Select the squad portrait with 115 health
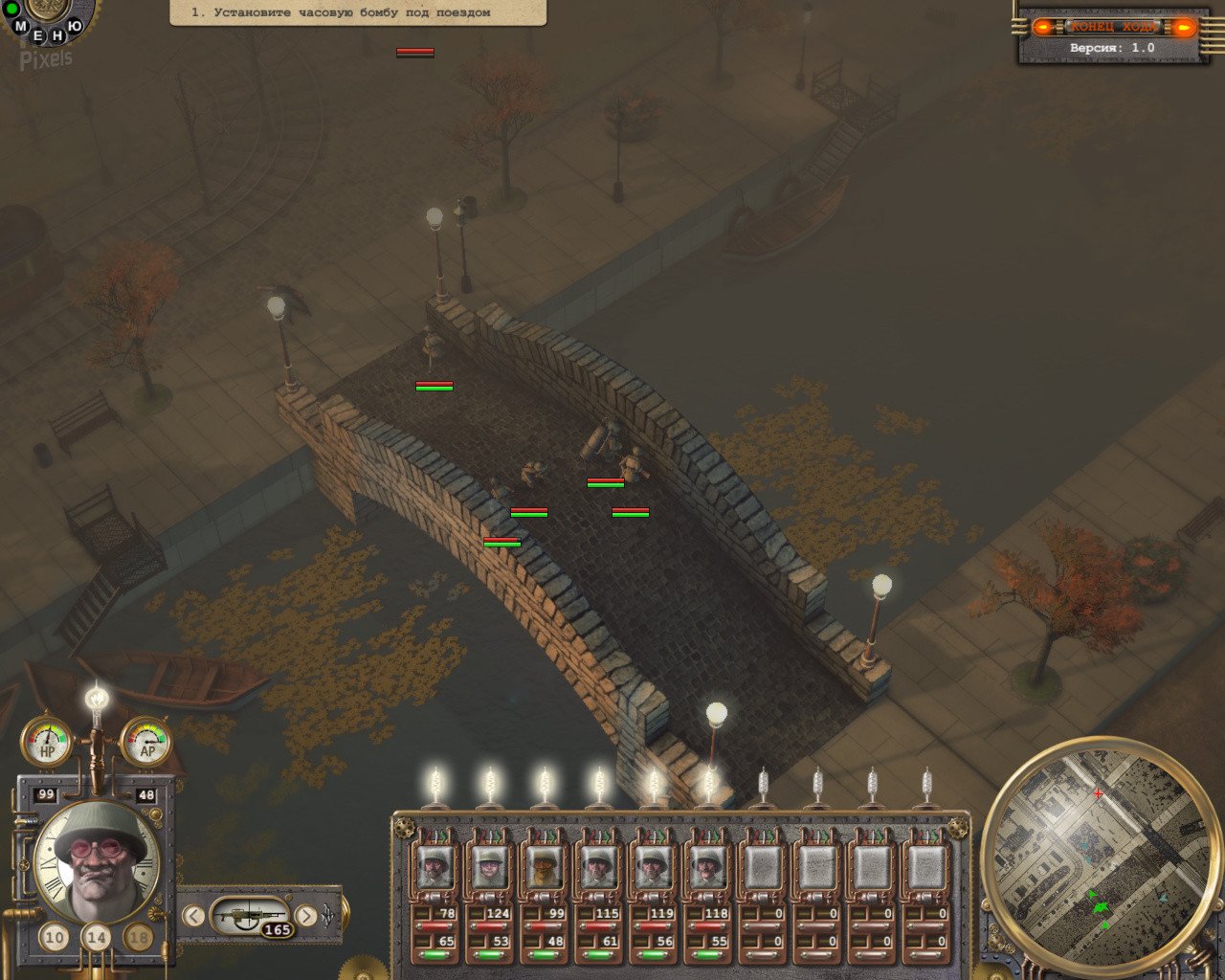 click(x=598, y=867)
